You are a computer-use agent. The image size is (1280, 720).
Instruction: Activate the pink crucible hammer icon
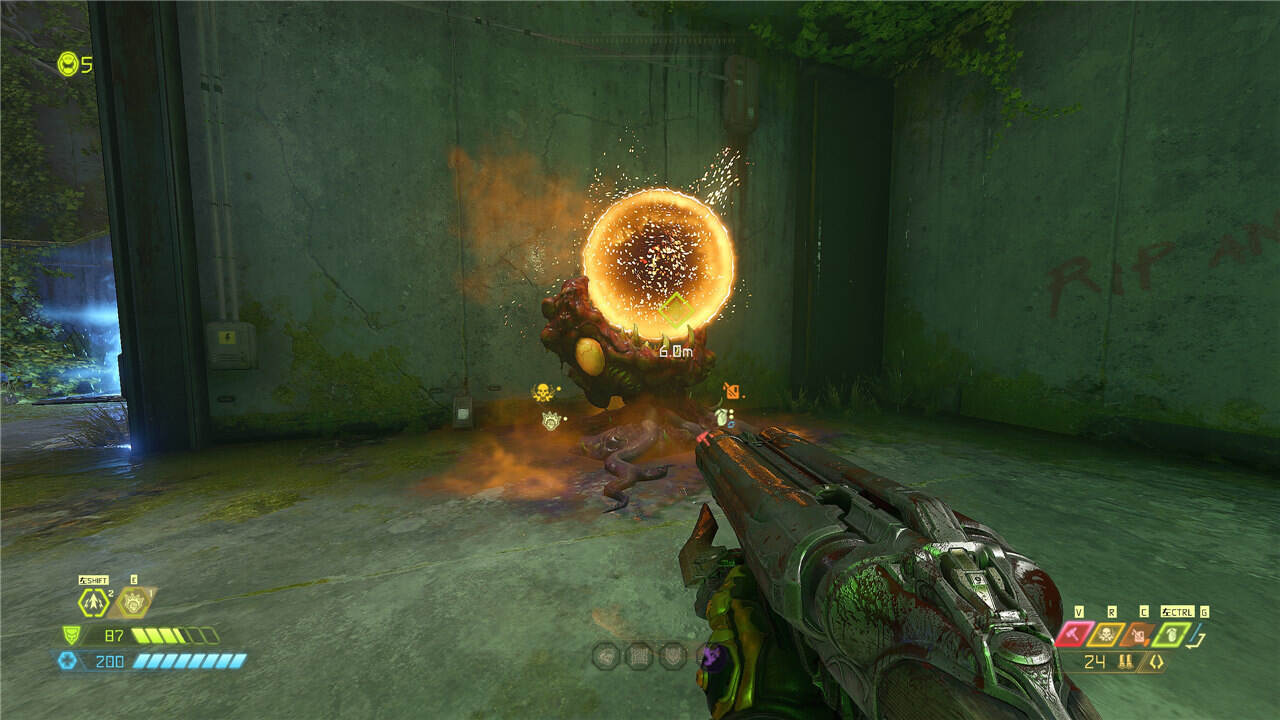point(1076,634)
